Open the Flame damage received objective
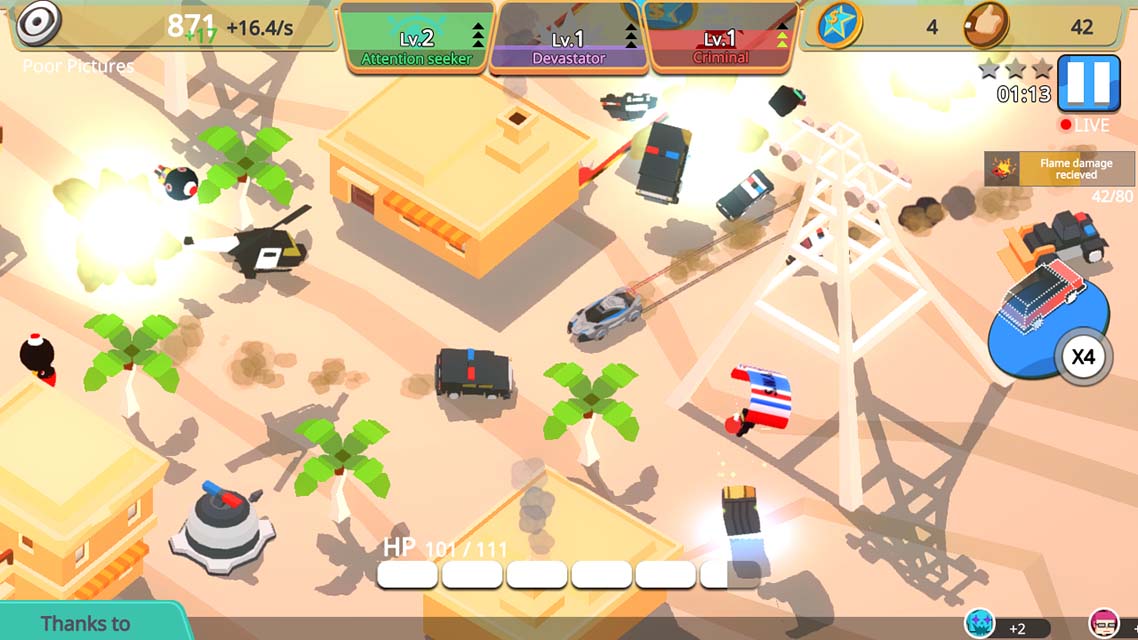The width and height of the screenshot is (1138, 640). [x=1059, y=169]
